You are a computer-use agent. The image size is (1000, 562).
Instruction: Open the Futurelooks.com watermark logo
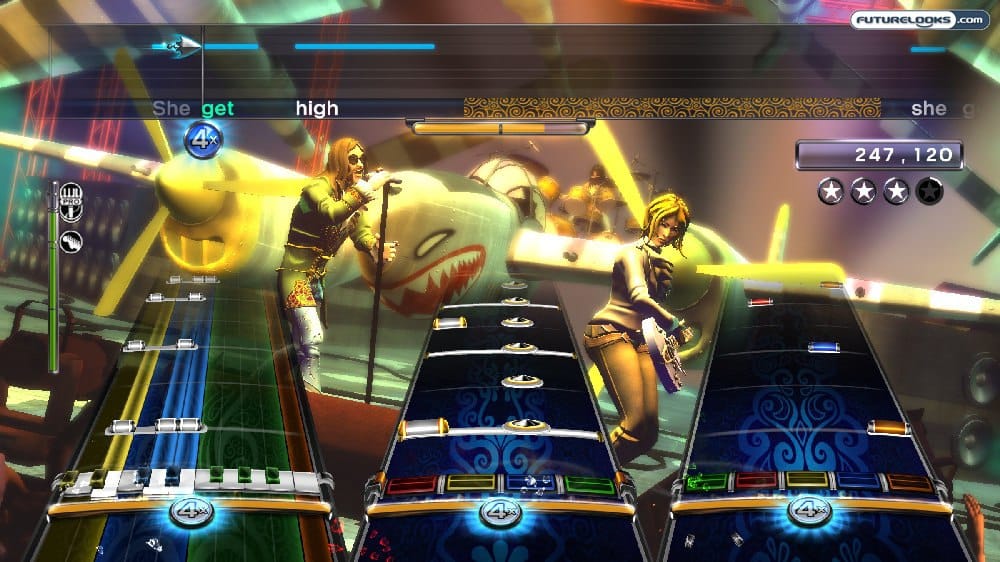919,20
